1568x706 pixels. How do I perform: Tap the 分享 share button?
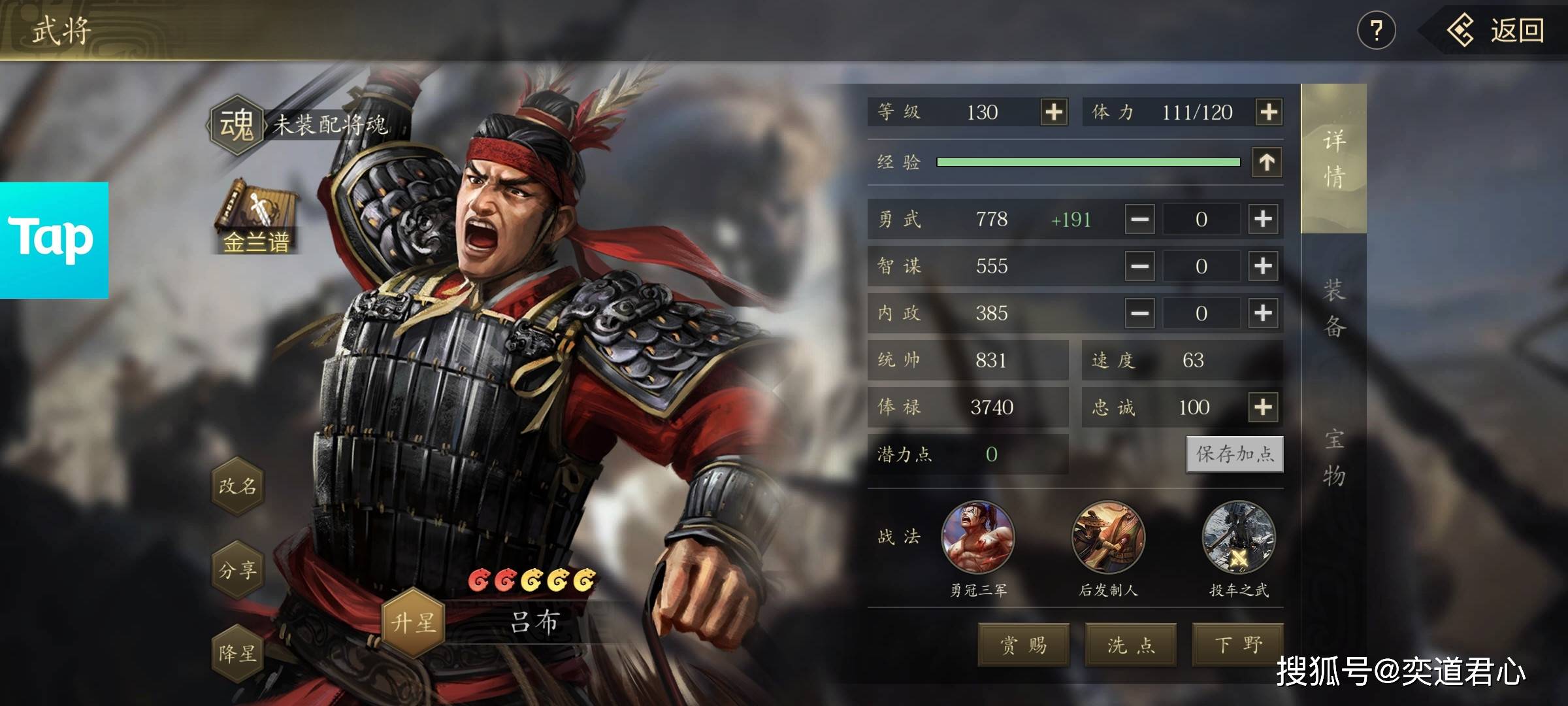(238, 569)
